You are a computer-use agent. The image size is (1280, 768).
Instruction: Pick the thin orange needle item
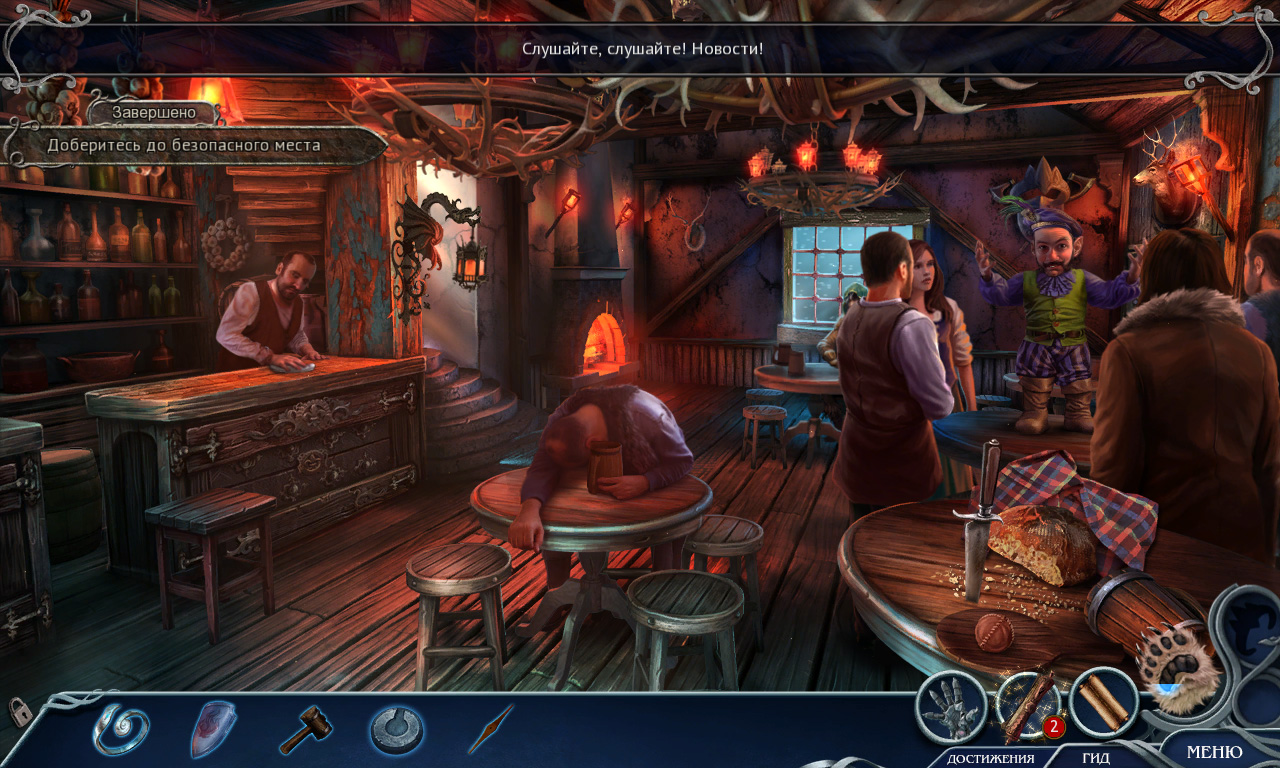point(491,729)
